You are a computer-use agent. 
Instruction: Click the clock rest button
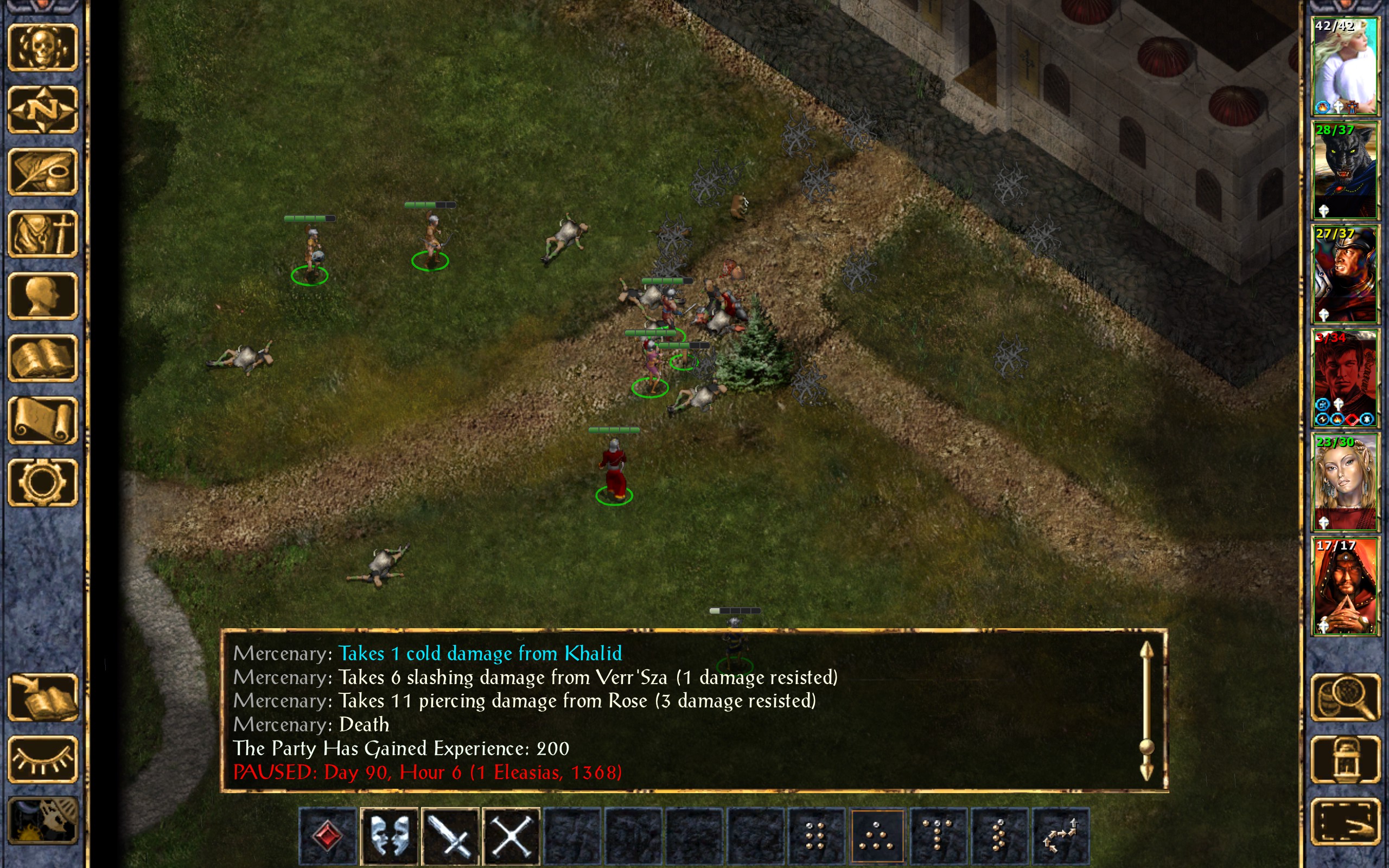pos(42,821)
